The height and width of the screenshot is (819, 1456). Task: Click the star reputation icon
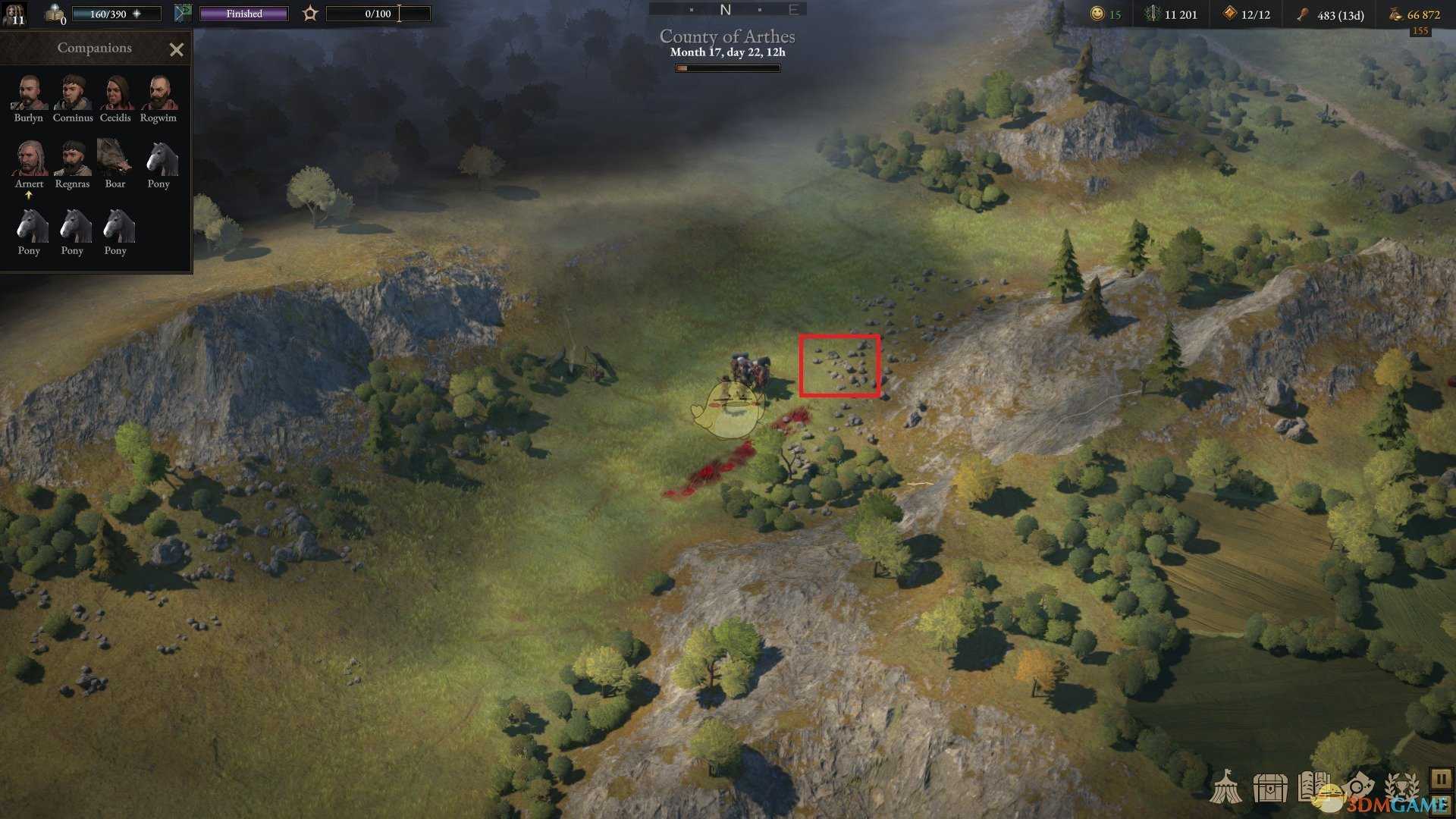click(310, 14)
